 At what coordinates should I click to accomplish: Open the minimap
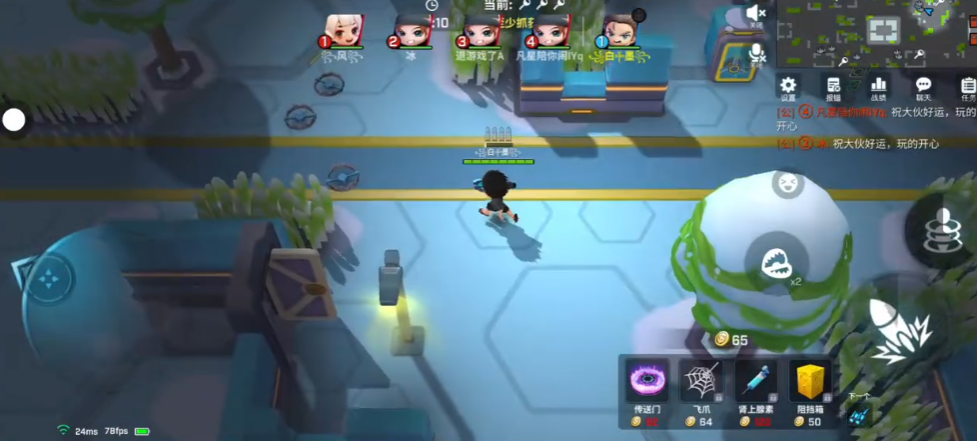(x=876, y=32)
